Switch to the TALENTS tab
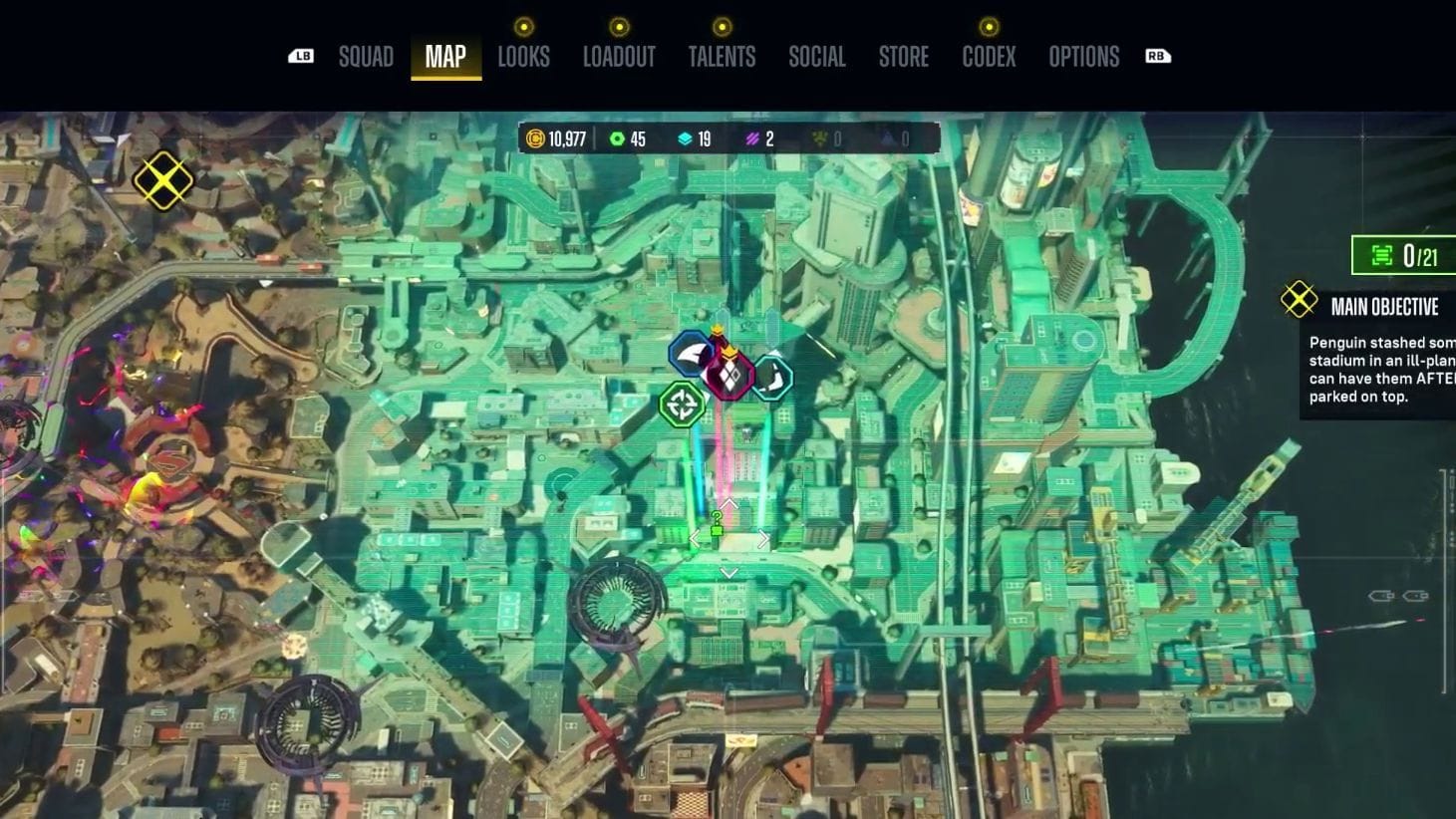 [x=723, y=57]
